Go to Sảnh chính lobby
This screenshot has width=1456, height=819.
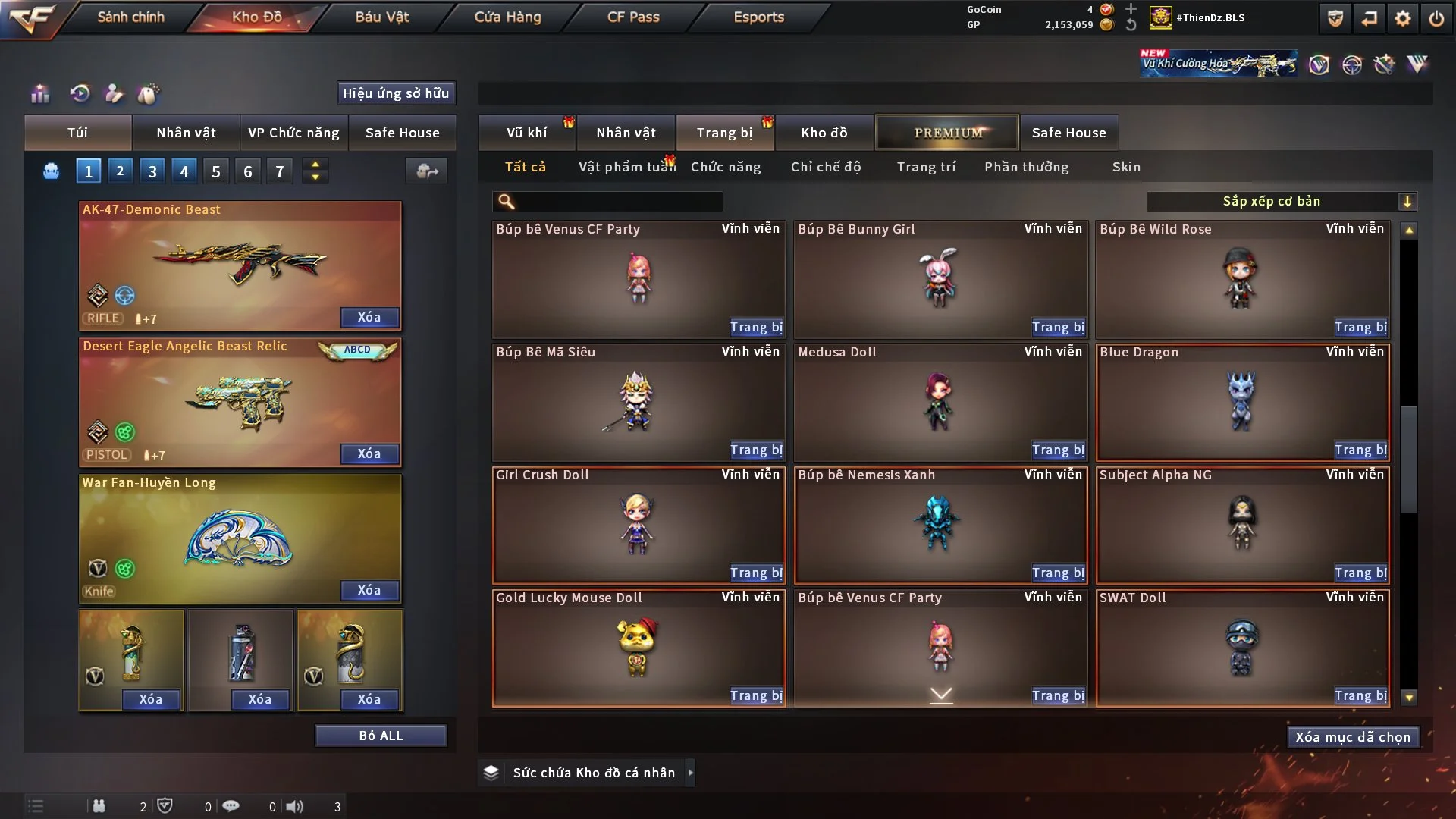click(x=130, y=17)
